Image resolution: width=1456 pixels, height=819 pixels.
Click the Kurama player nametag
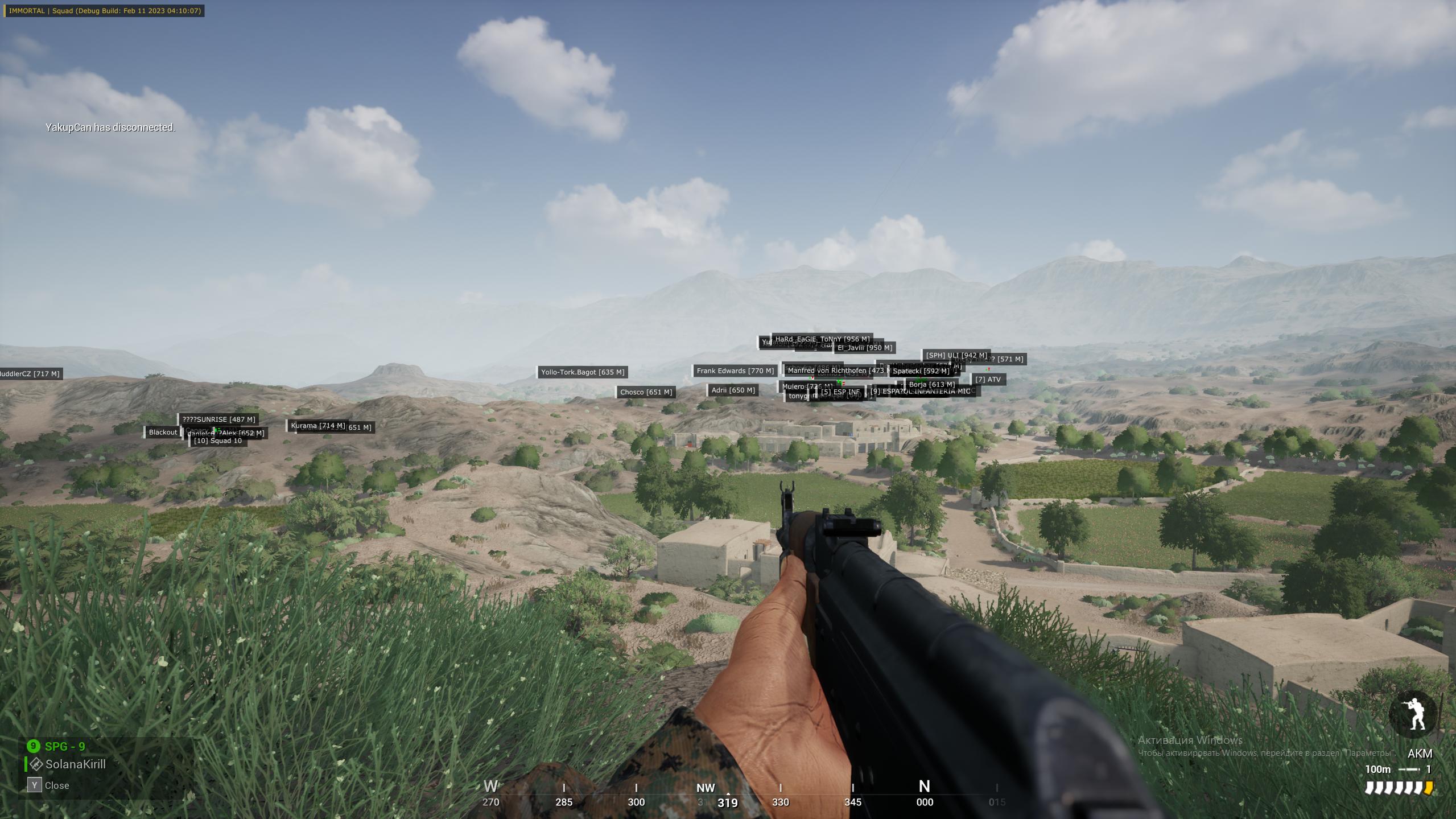[x=317, y=426]
